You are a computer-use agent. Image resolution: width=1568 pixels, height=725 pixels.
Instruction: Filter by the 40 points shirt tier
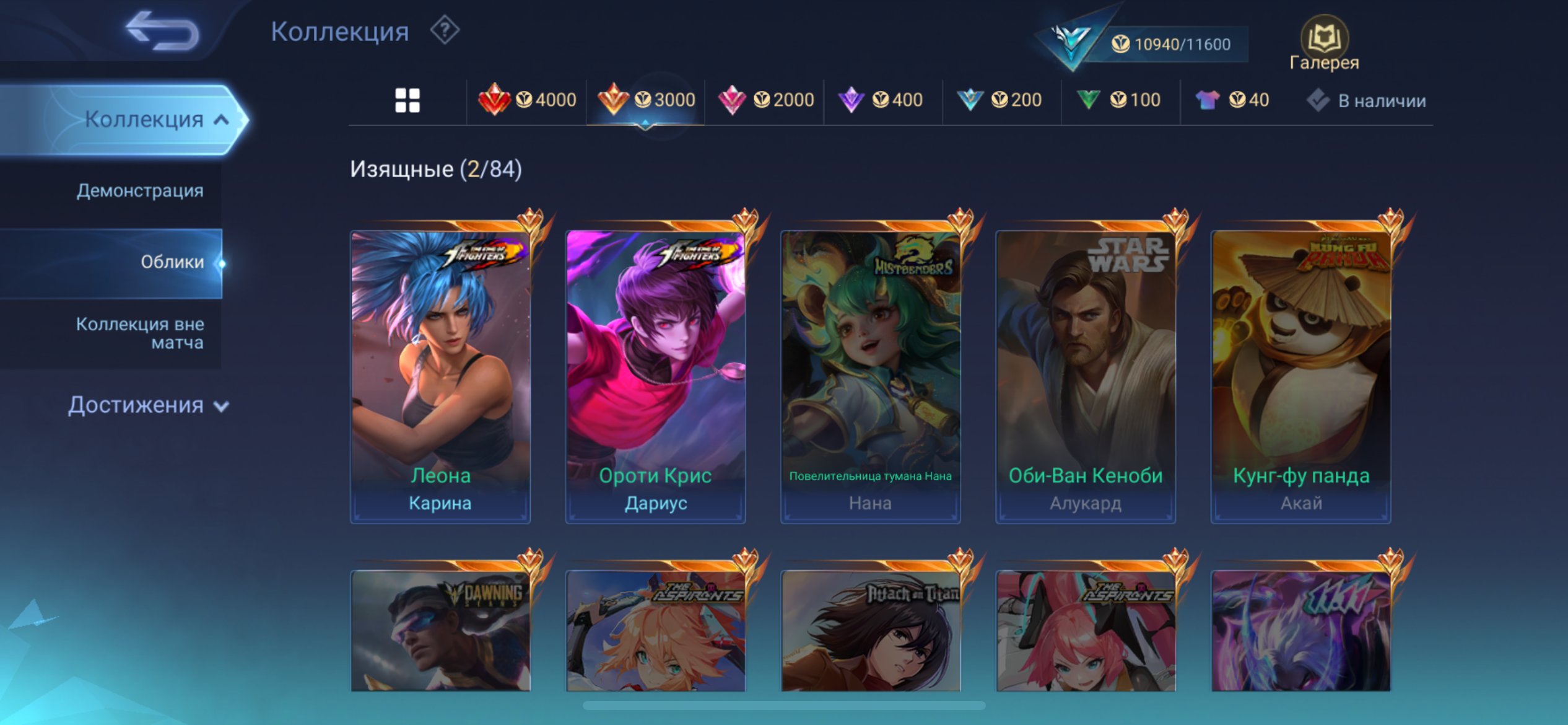[1232, 100]
